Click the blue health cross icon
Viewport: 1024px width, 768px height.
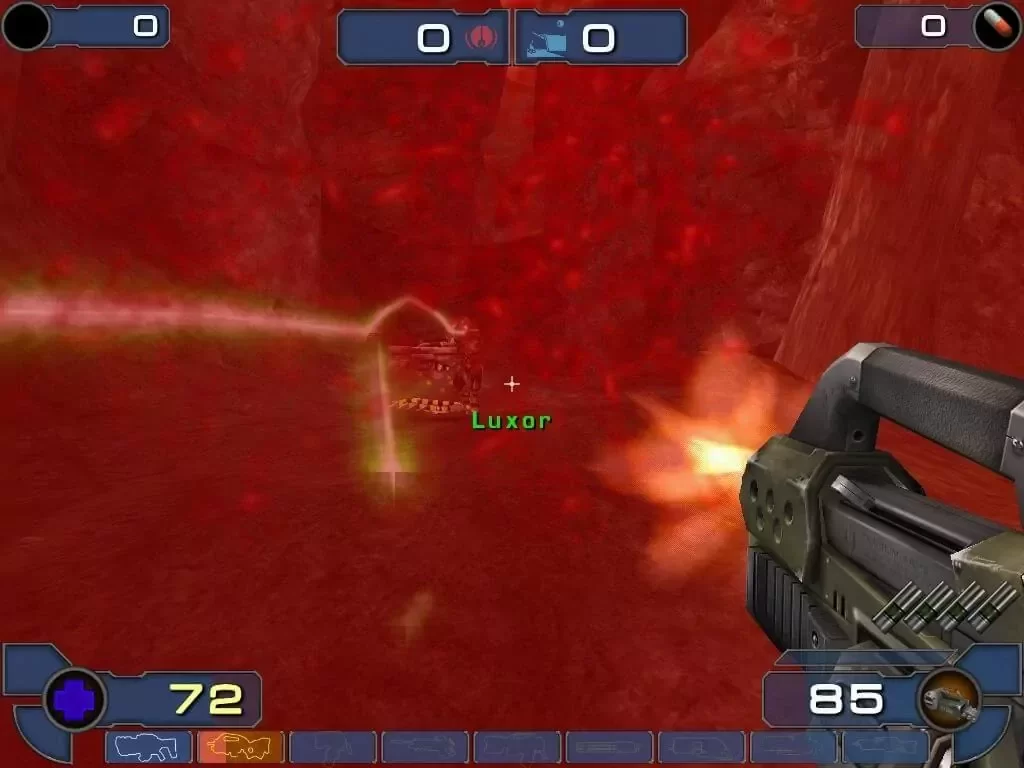pos(75,699)
